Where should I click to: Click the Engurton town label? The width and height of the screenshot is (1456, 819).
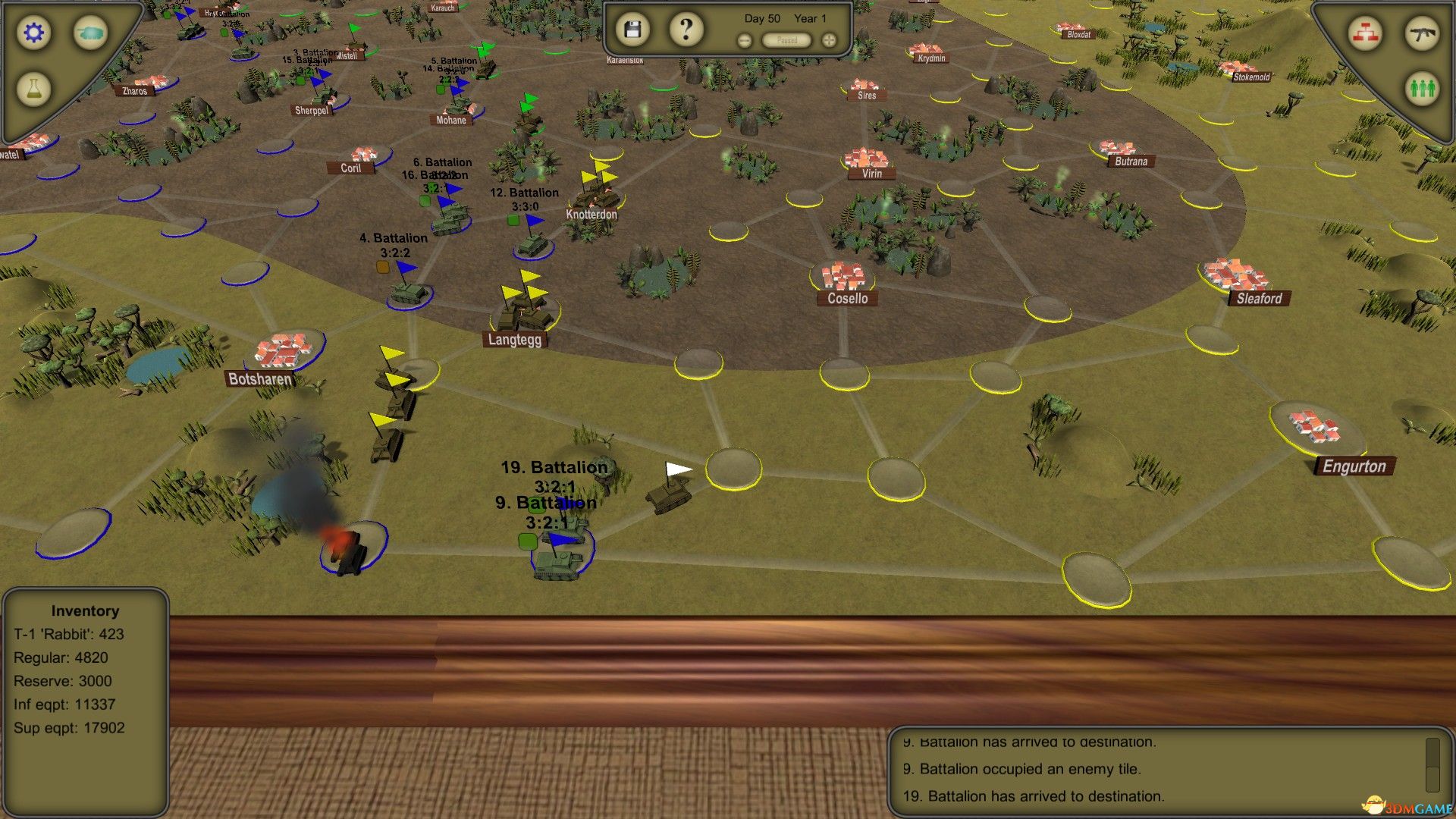tap(1355, 466)
